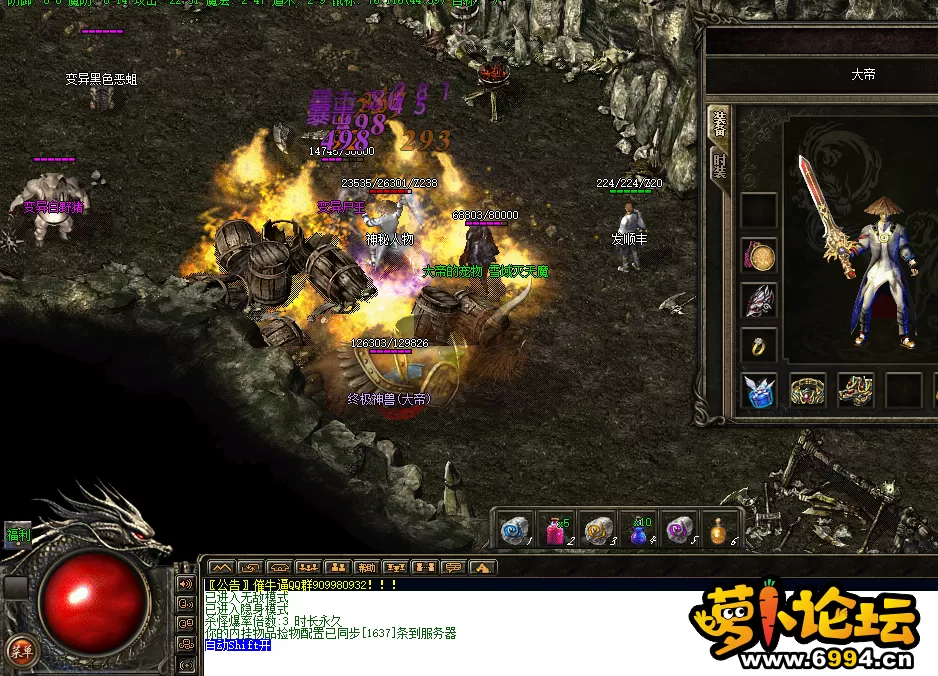938x676 pixels.
Task: Click the mountain peaks toolbar button
Action: (x=220, y=568)
